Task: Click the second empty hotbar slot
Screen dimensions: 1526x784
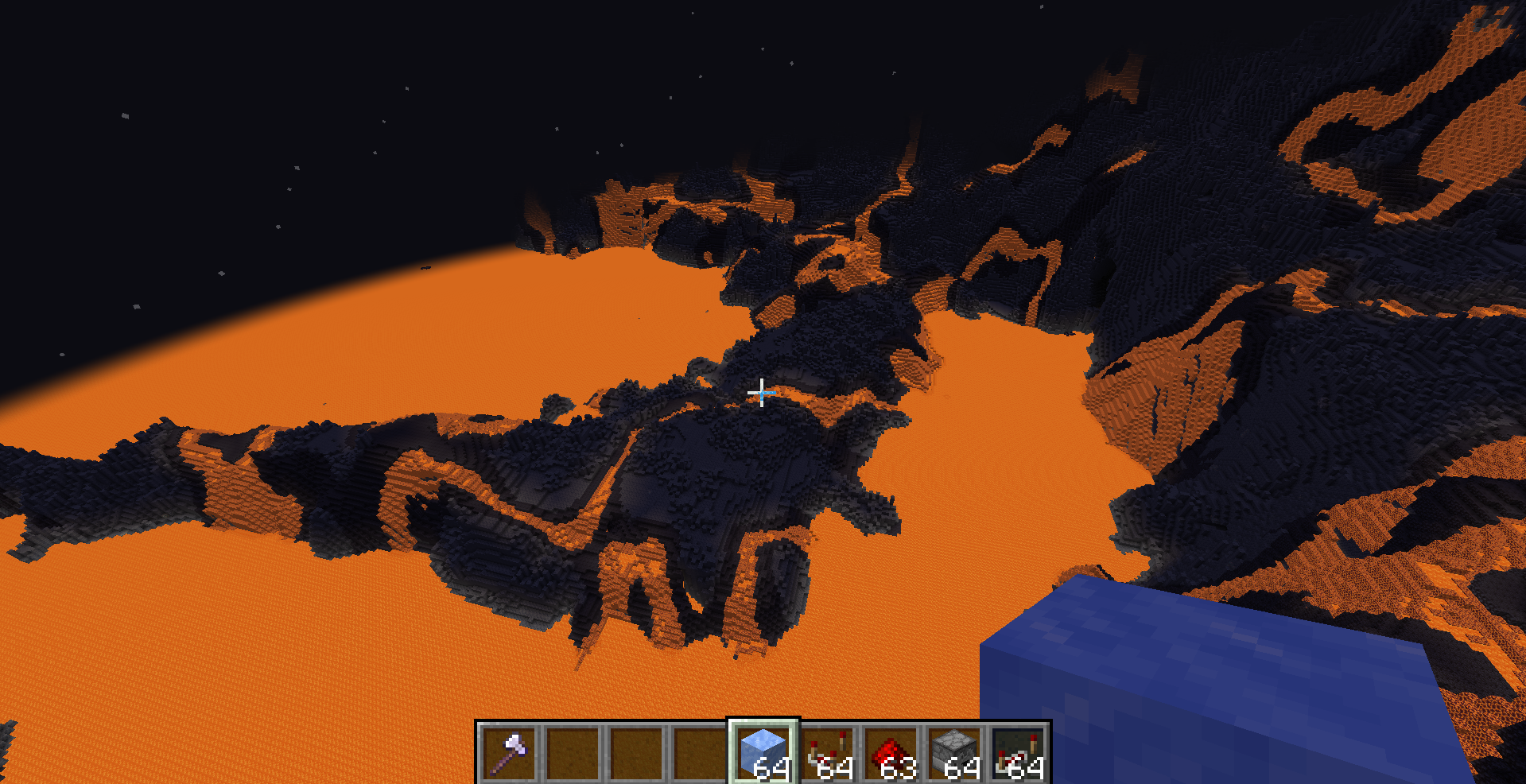Action: click(574, 751)
